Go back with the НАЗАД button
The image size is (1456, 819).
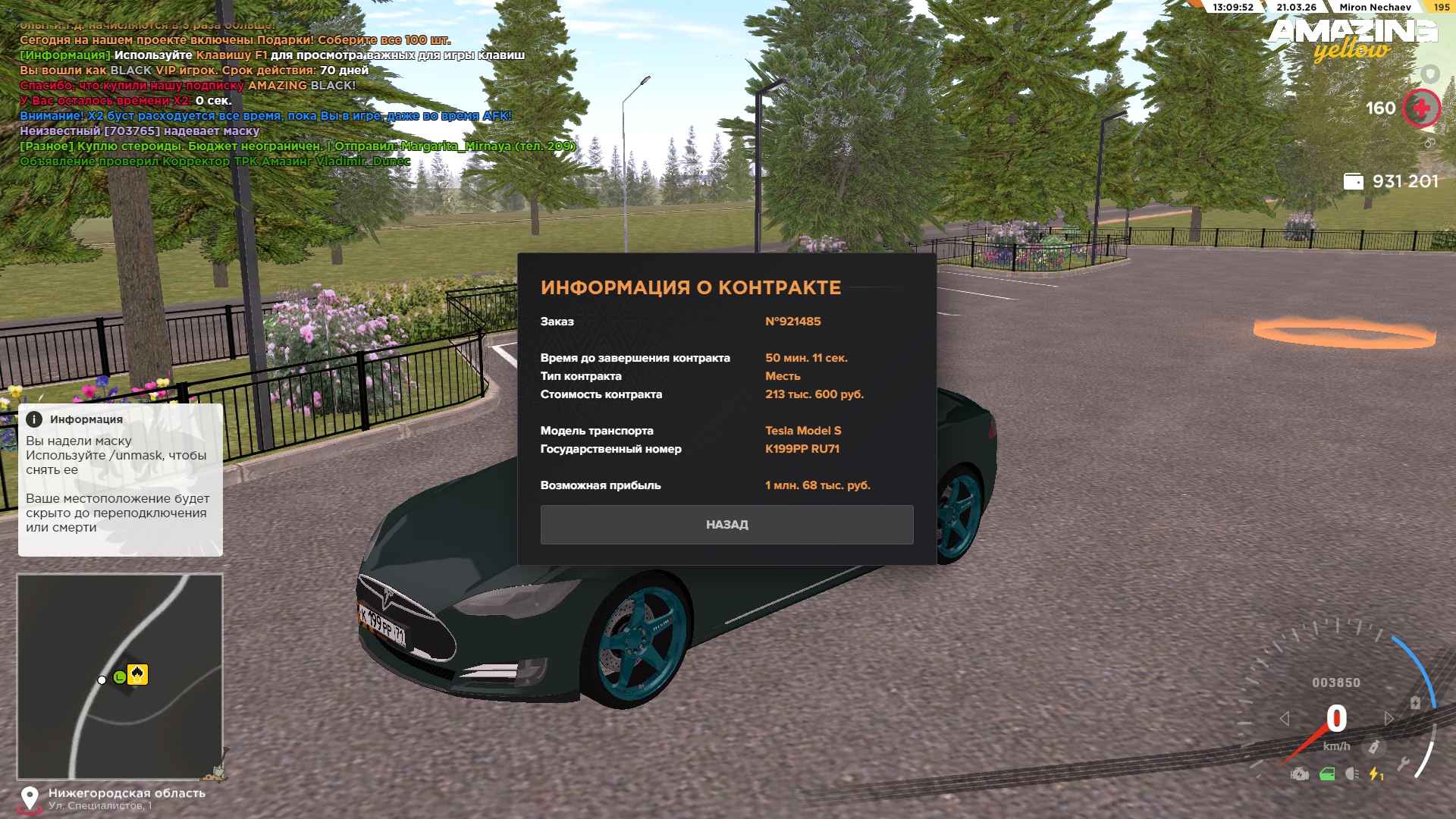(726, 525)
